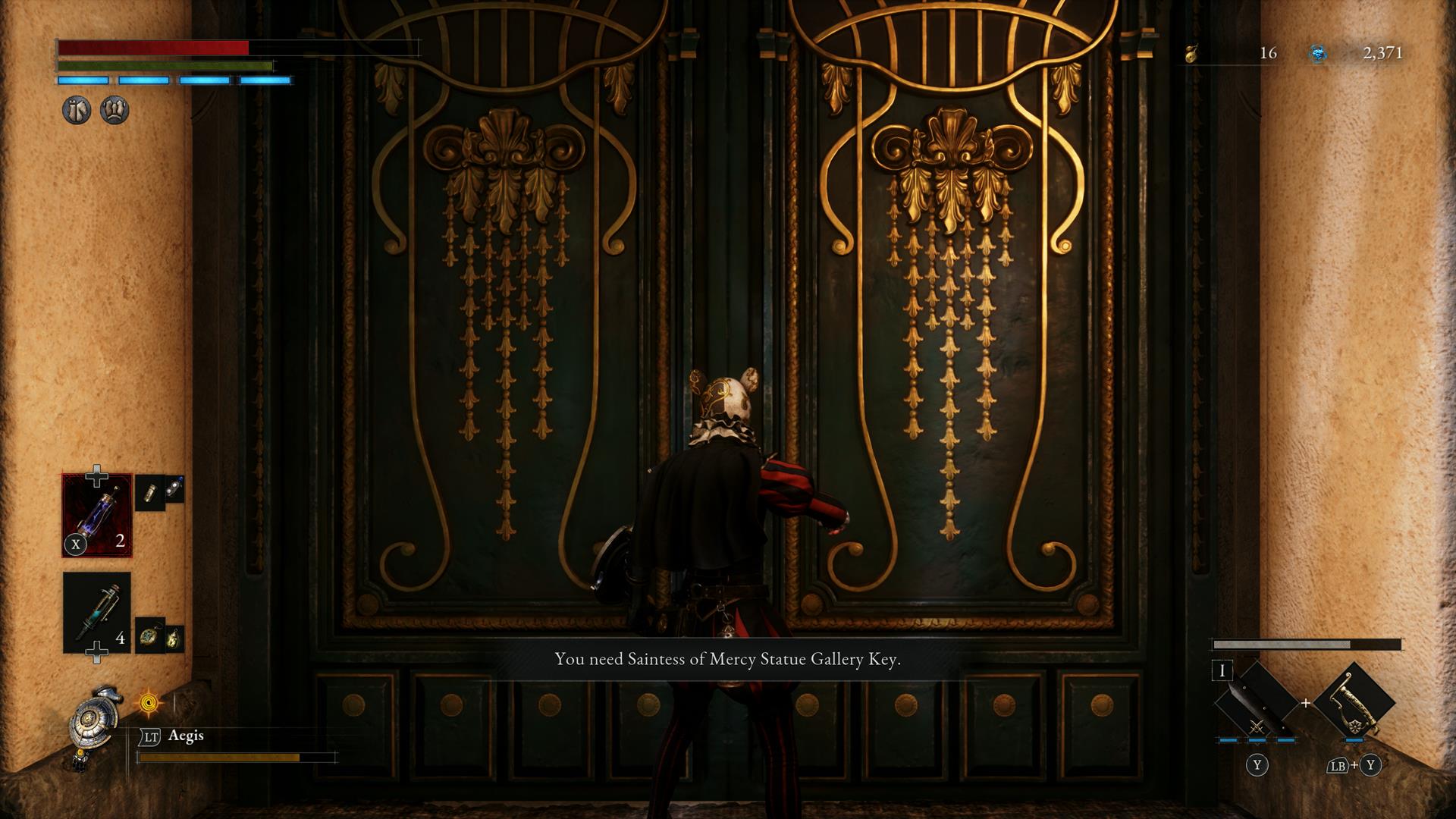
Task: Click the Aegis Legion Arm icon
Action: click(95, 719)
